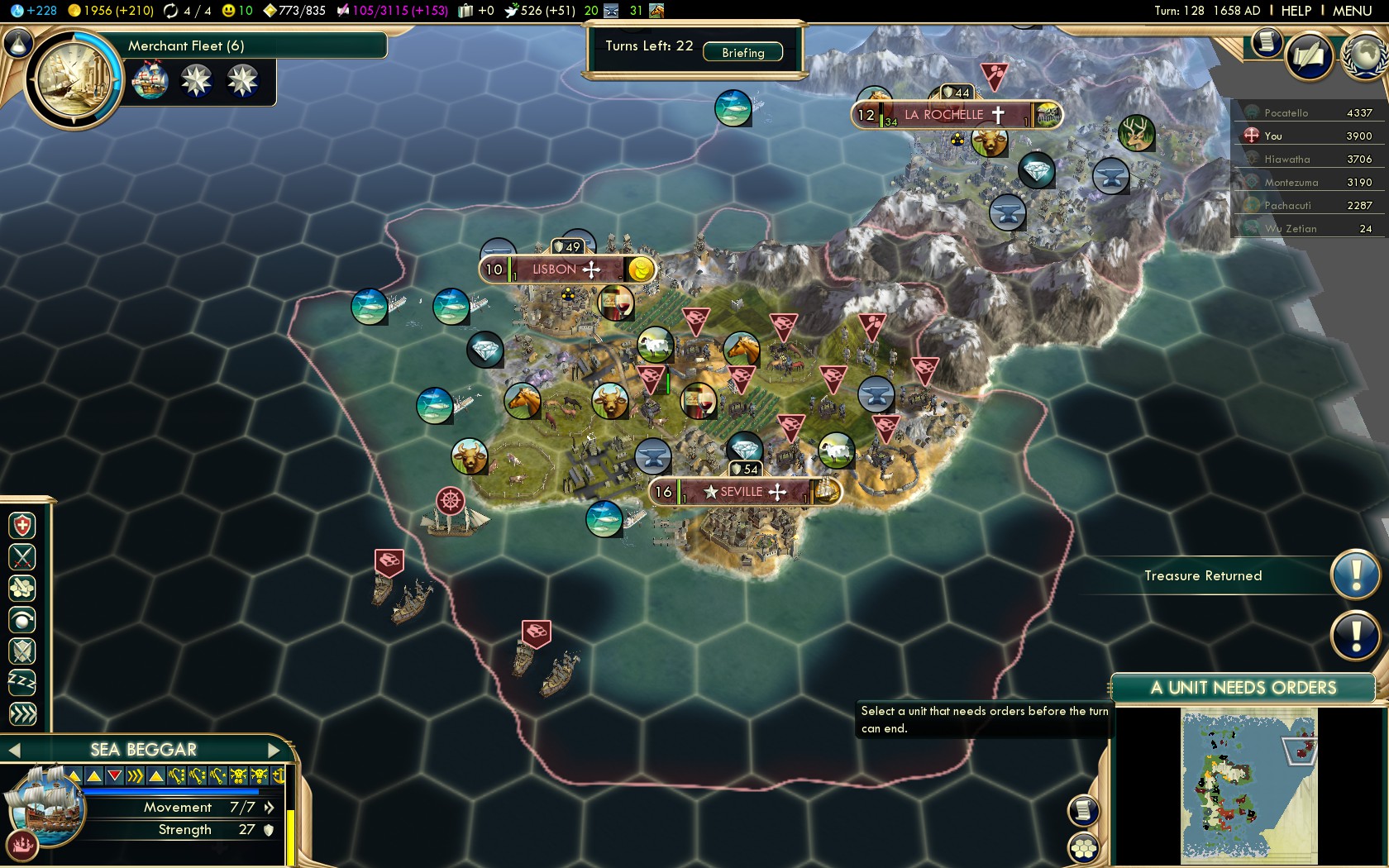Activate the heal (red cross shield) action
The image size is (1389, 868).
pyautogui.click(x=22, y=526)
